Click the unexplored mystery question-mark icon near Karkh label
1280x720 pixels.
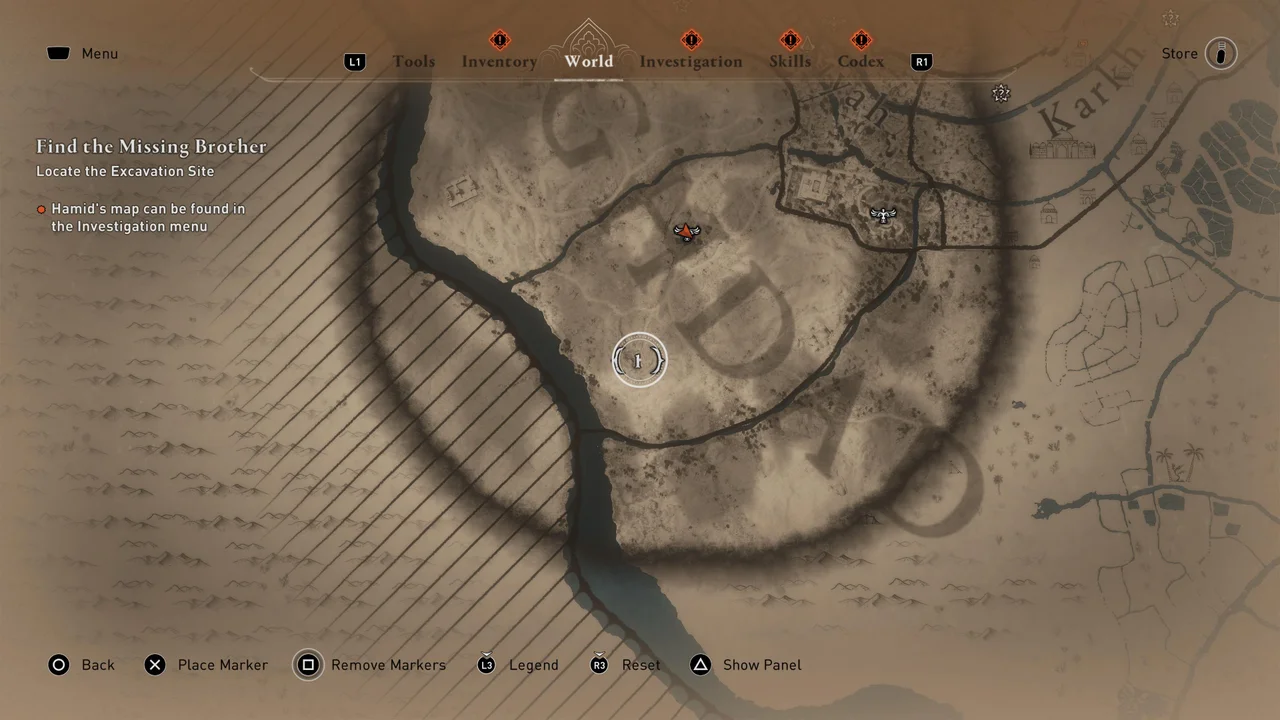[x=1001, y=93]
